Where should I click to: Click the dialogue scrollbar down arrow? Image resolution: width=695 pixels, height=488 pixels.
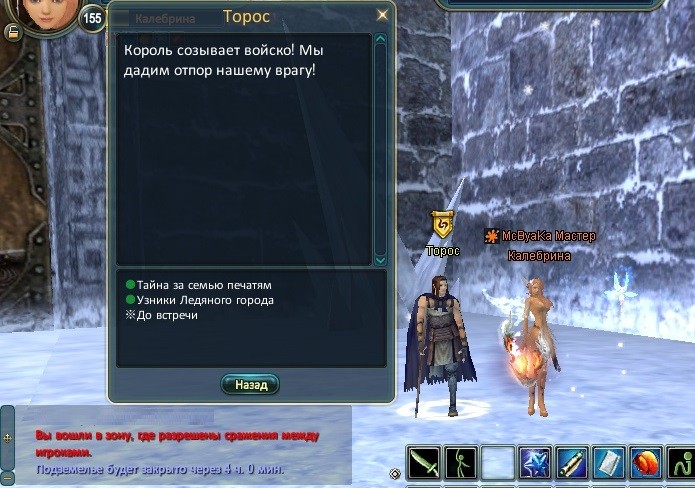[x=380, y=260]
